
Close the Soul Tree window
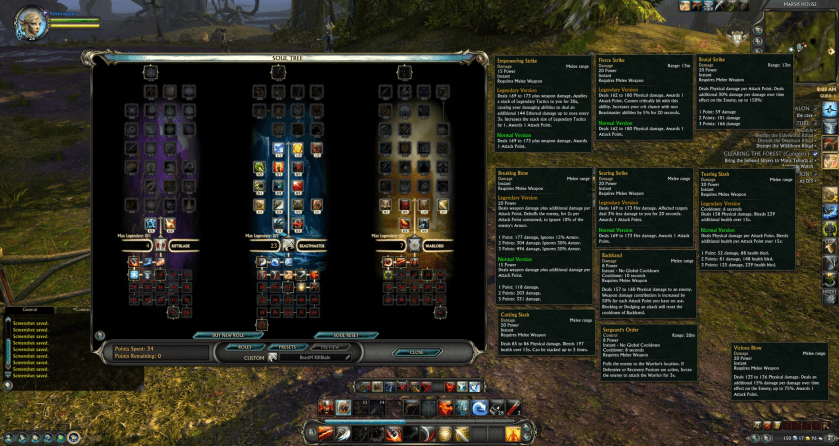pos(417,352)
